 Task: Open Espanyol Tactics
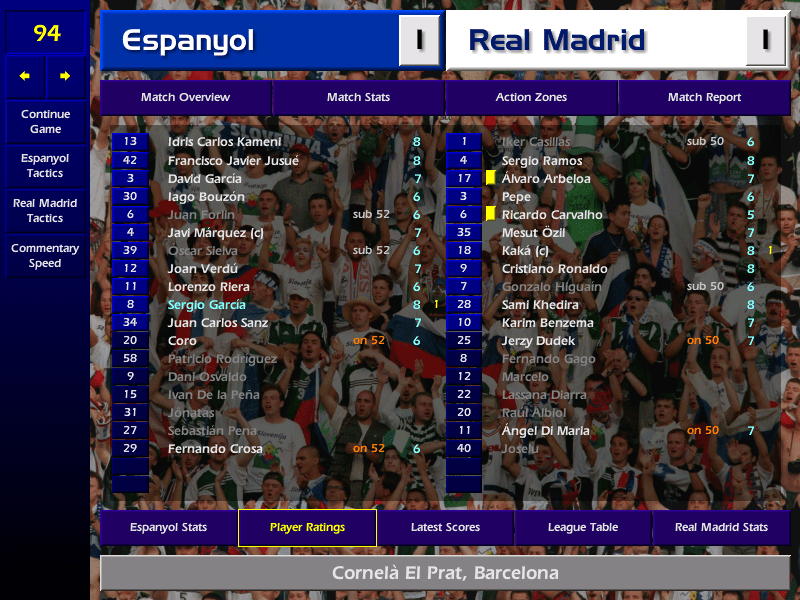tap(45, 165)
